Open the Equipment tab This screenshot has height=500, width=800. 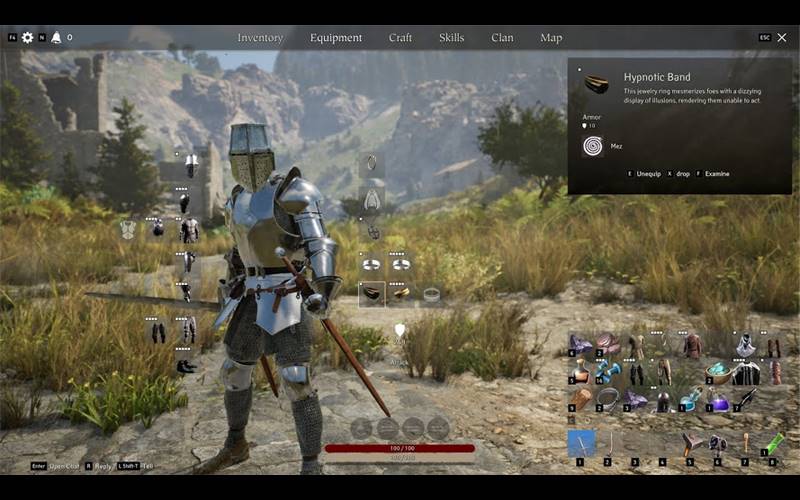click(x=336, y=38)
